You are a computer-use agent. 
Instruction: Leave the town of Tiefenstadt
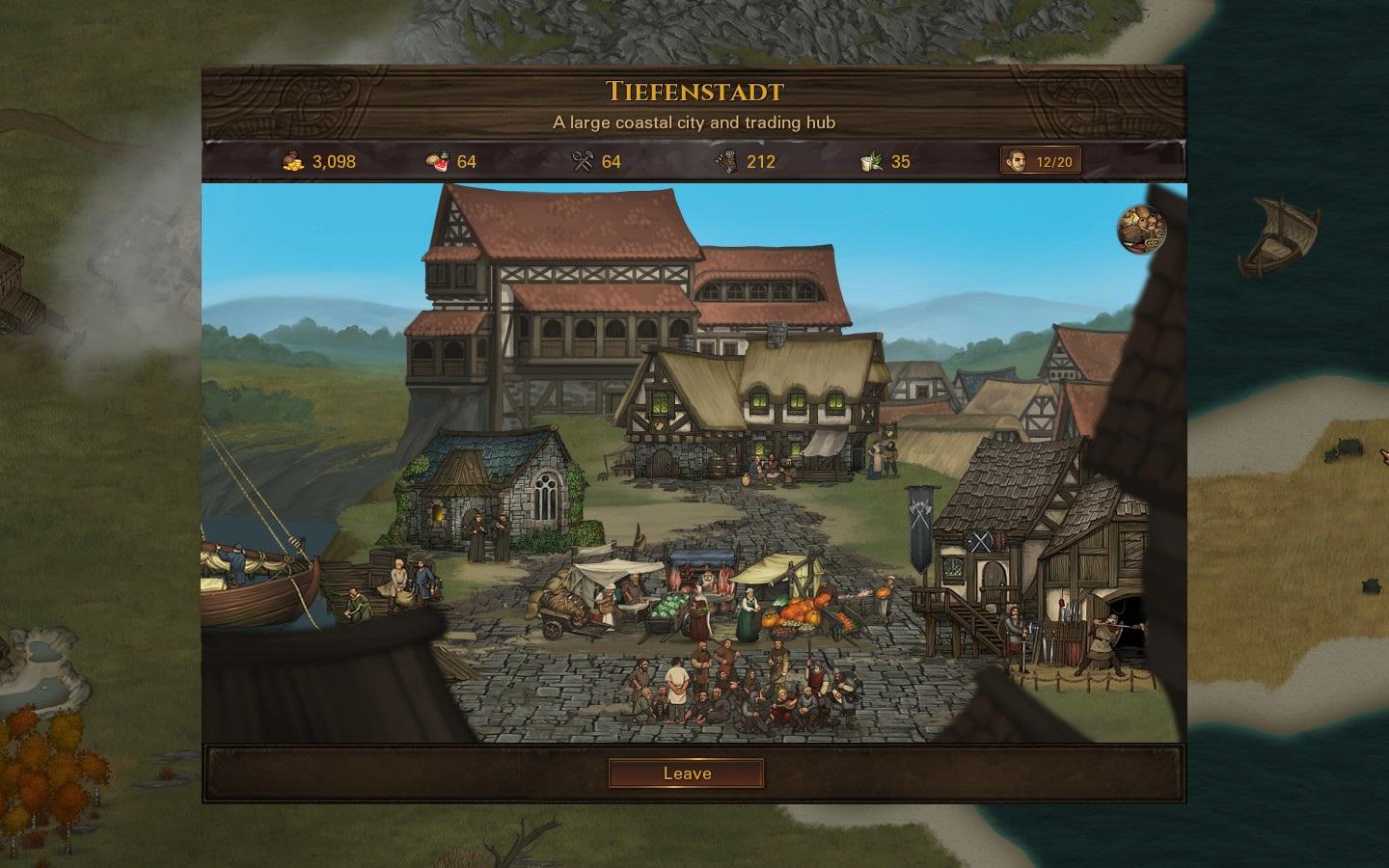click(686, 773)
